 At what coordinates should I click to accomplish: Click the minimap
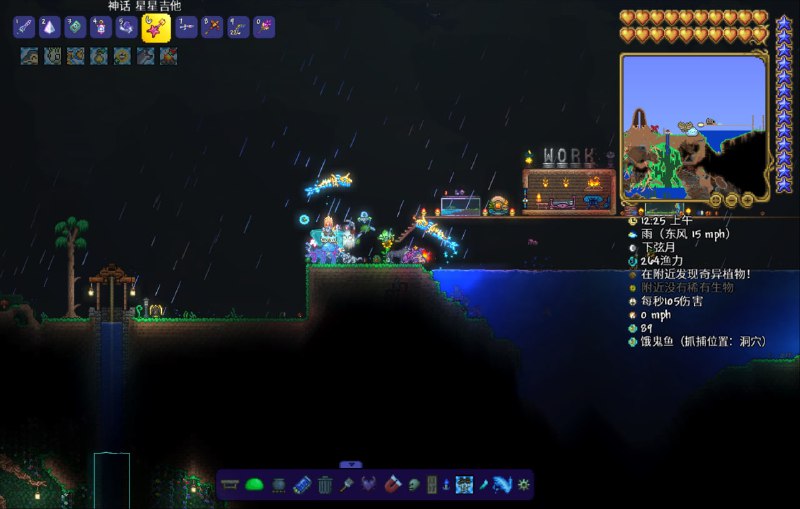(x=693, y=127)
